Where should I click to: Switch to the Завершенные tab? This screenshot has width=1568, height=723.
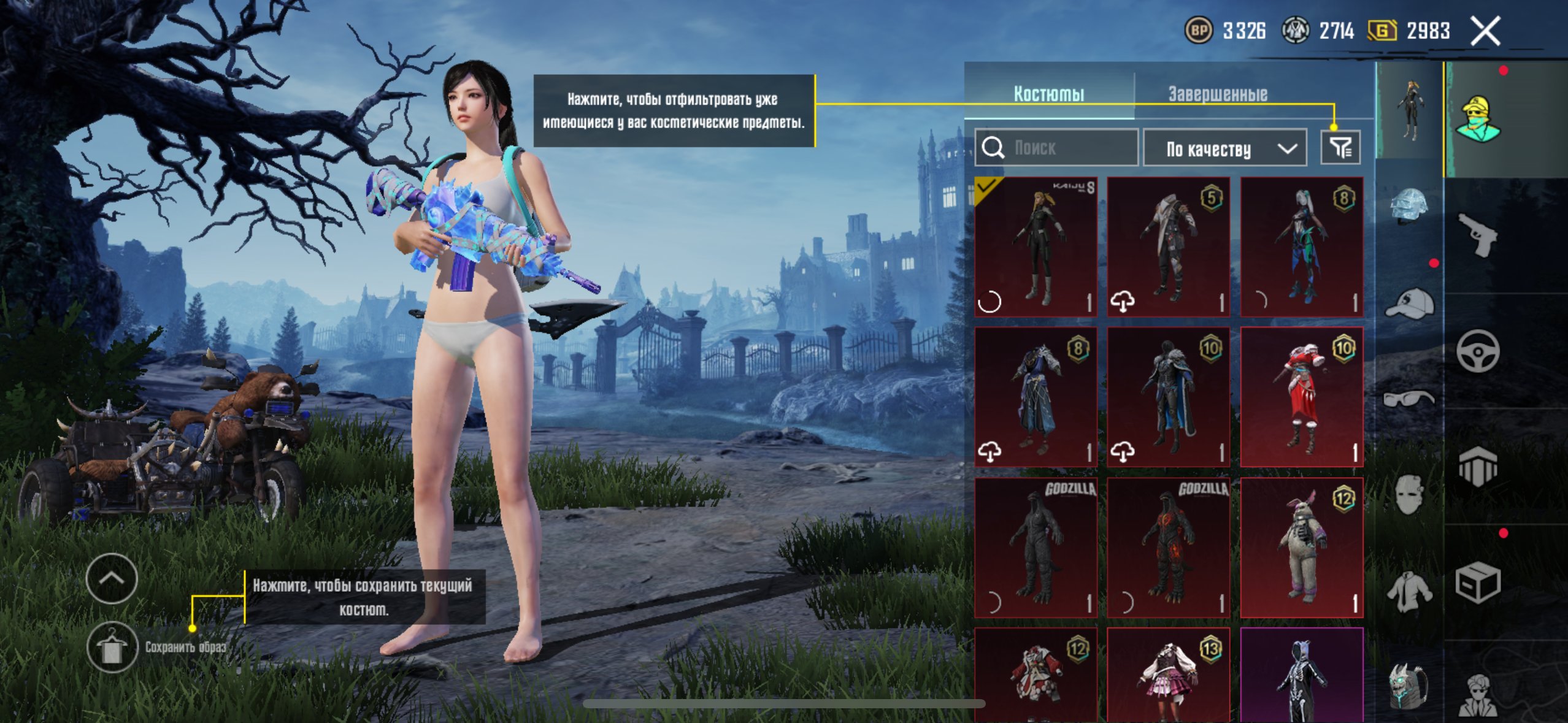click(x=1217, y=94)
